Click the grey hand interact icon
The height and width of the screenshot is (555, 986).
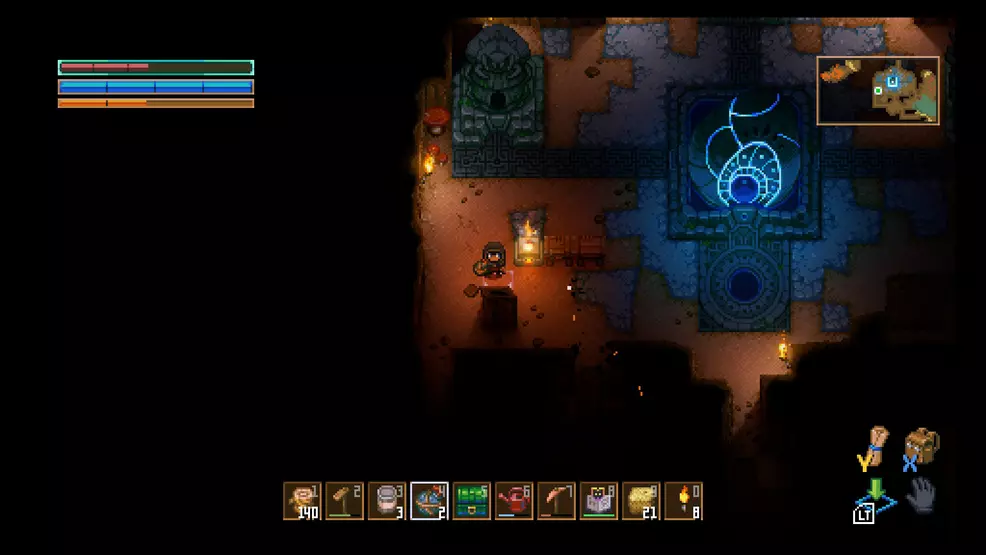point(921,496)
